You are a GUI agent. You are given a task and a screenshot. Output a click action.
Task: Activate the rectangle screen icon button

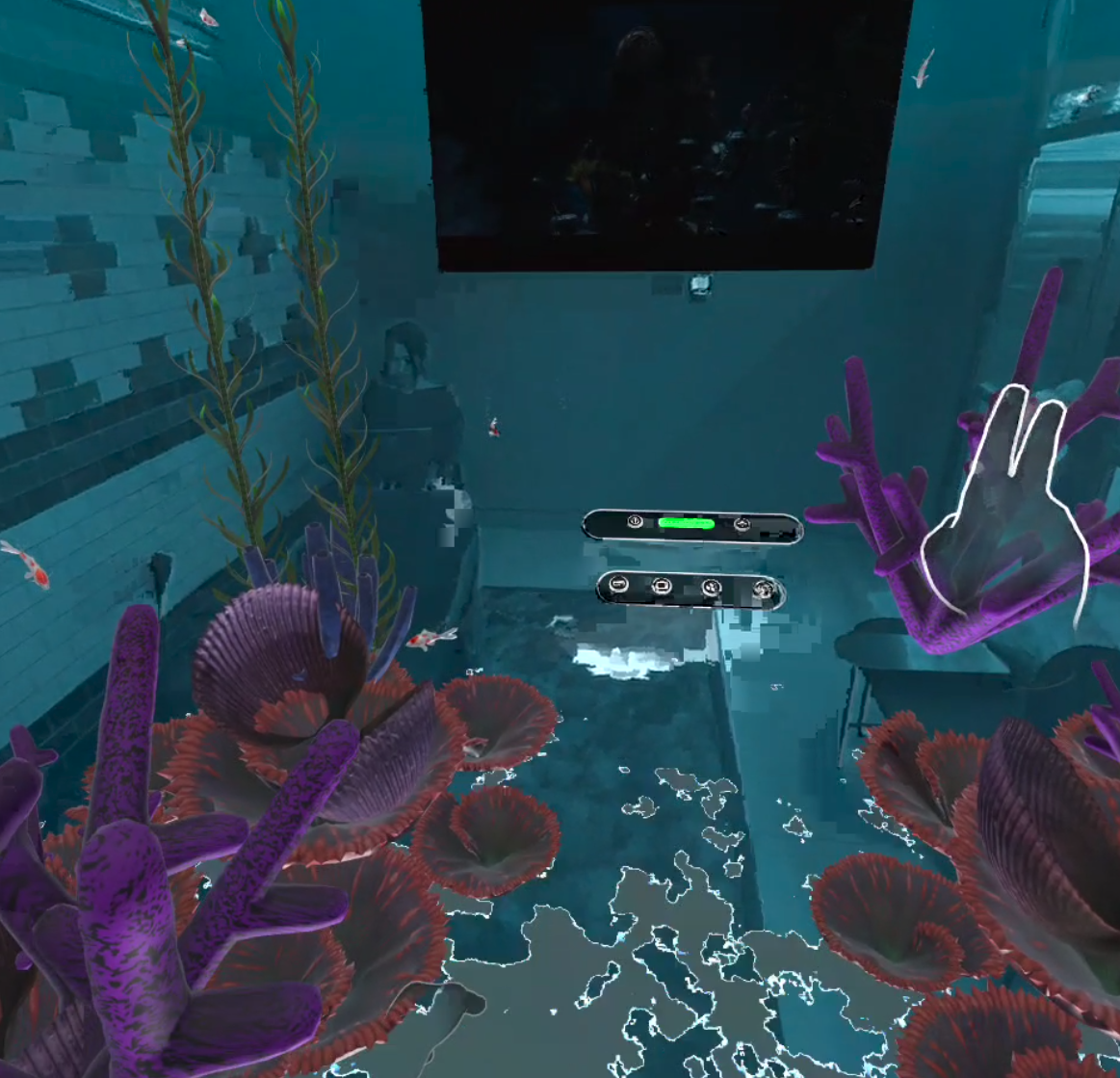[x=661, y=585]
